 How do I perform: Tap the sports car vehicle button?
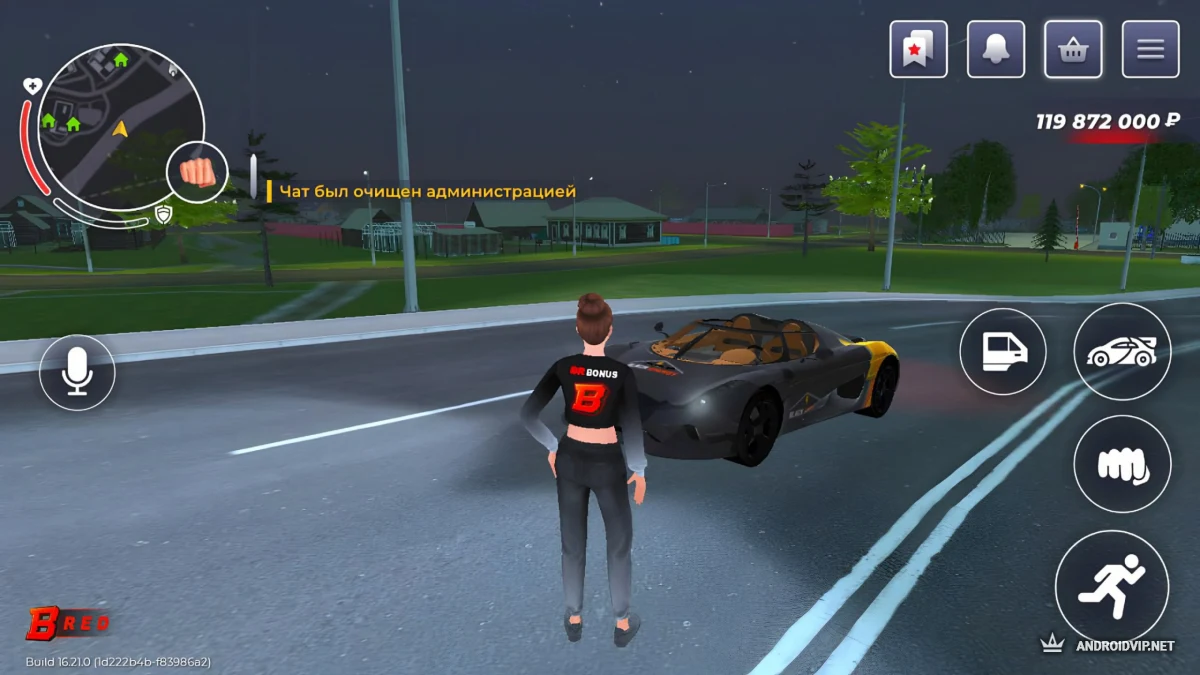pos(1121,351)
